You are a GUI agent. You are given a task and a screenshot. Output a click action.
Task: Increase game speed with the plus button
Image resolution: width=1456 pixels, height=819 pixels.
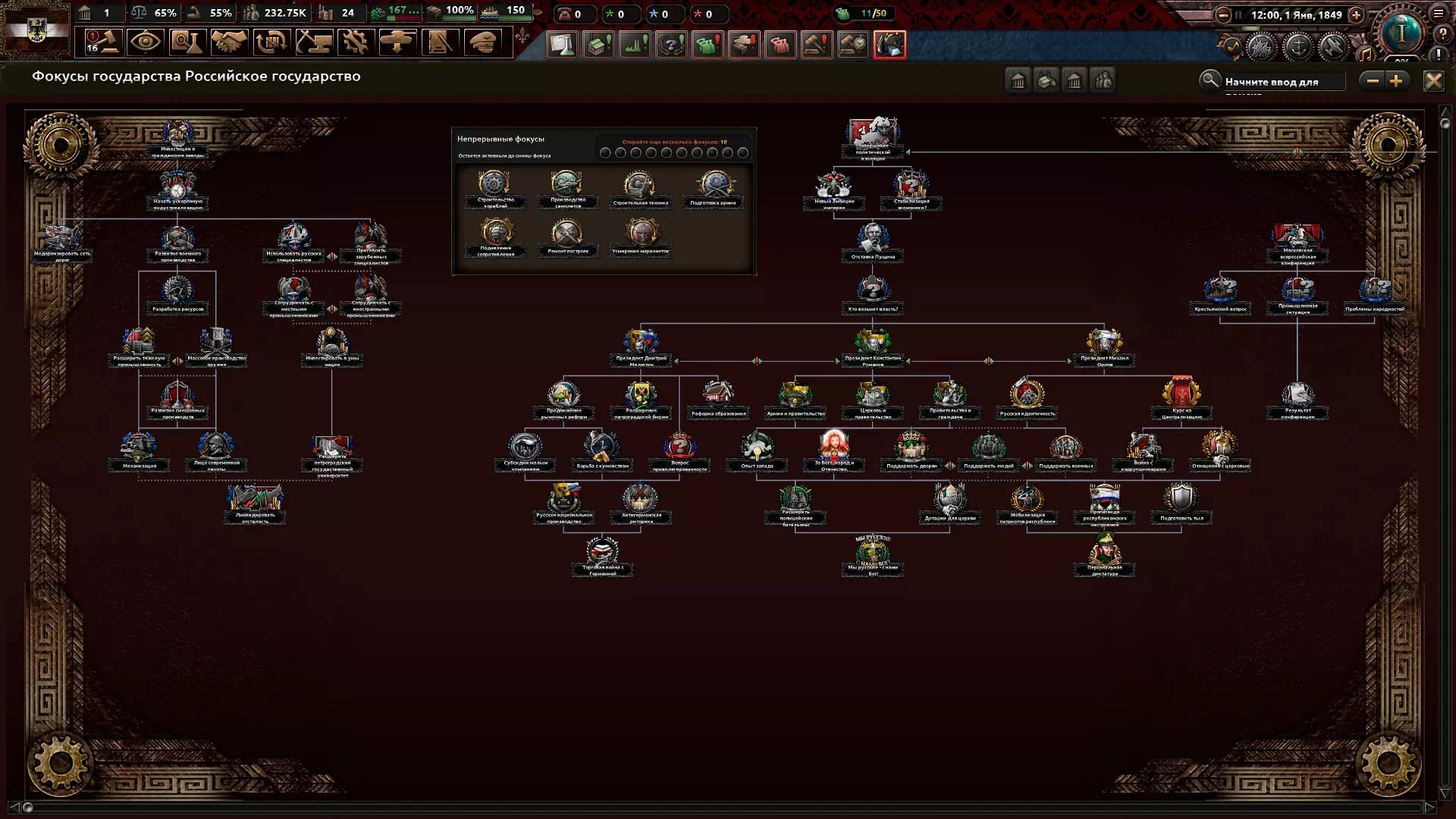click(x=1356, y=15)
